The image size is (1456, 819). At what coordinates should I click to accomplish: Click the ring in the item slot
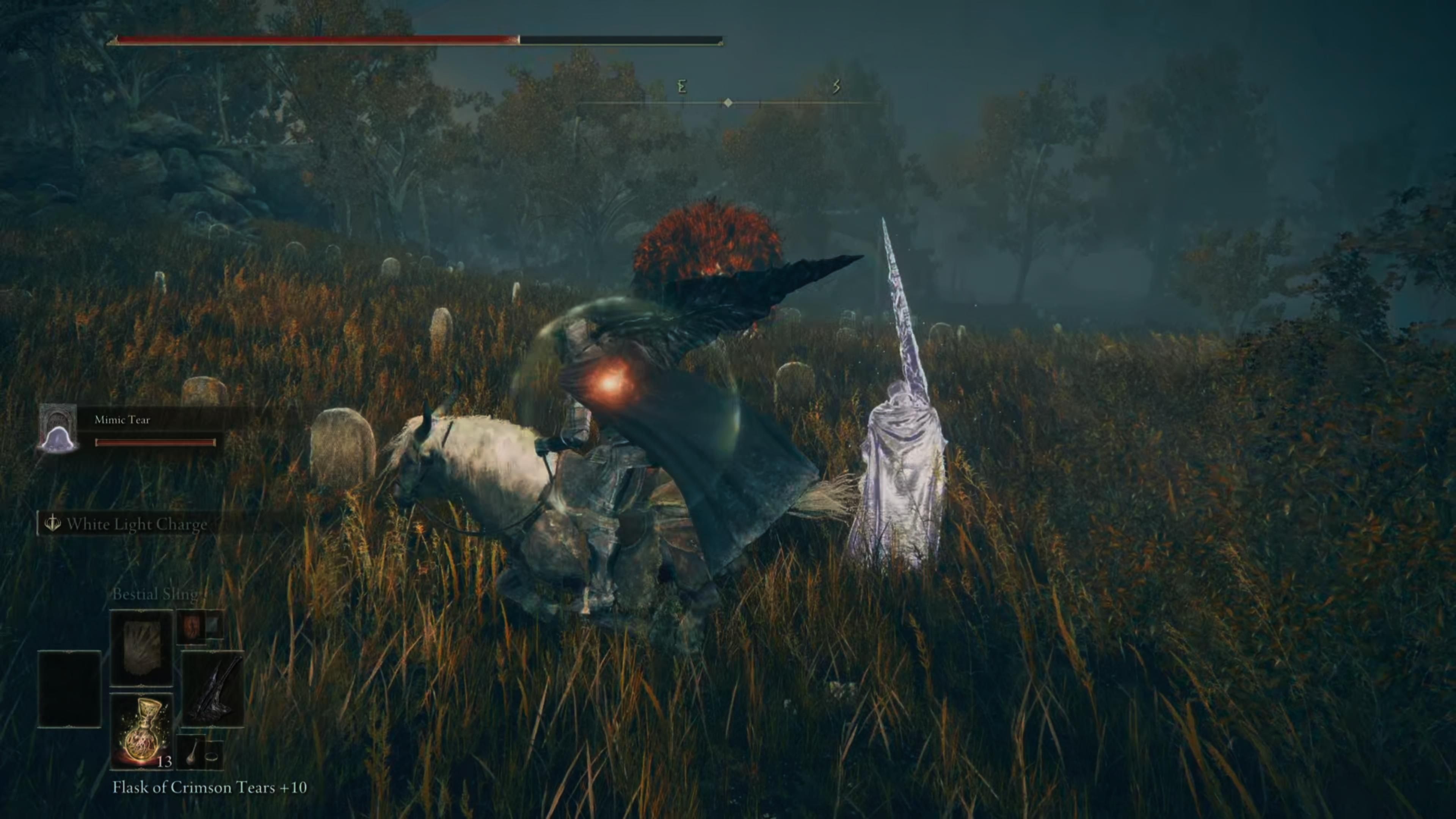click(212, 758)
